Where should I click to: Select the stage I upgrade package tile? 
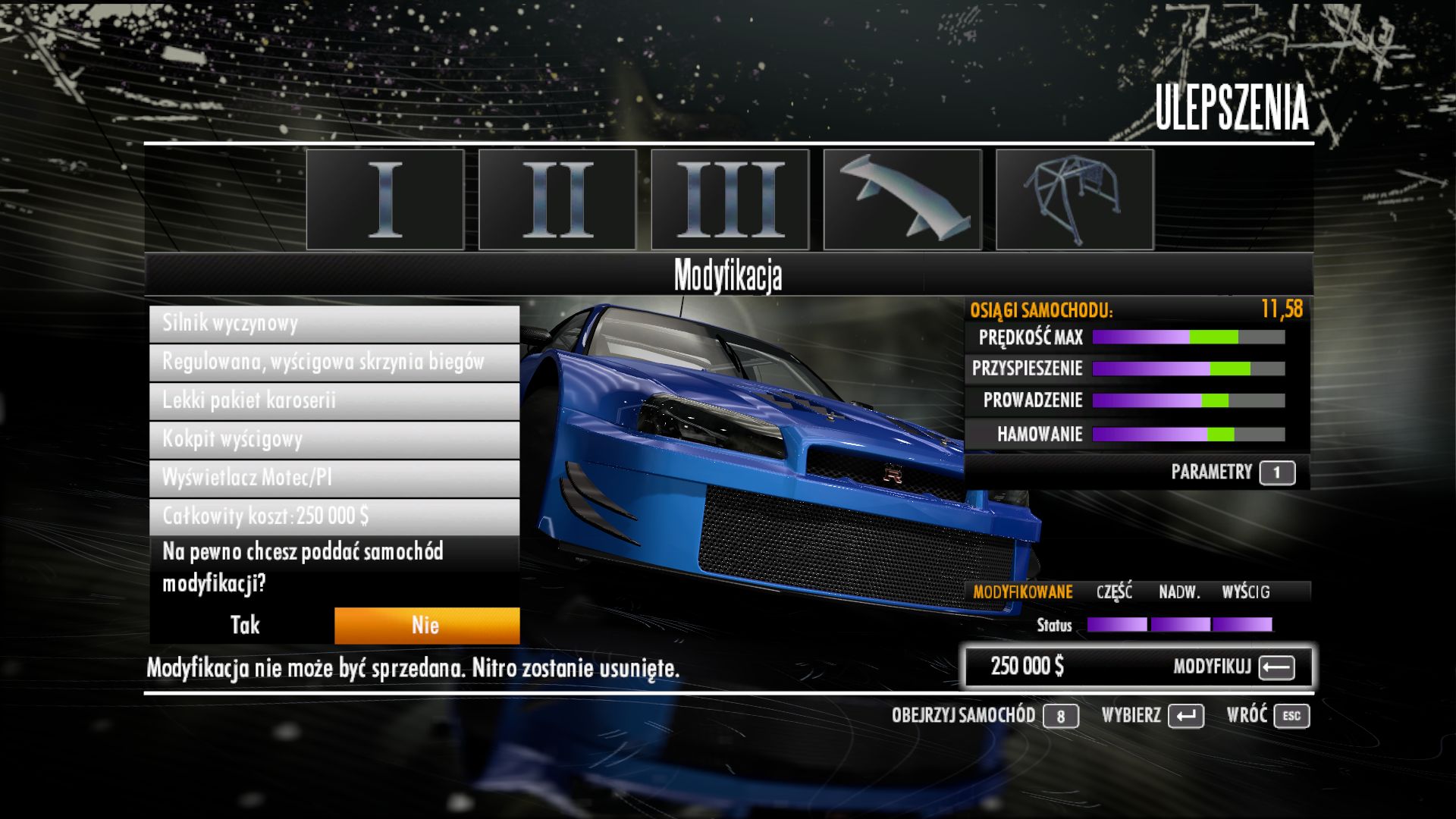[385, 199]
